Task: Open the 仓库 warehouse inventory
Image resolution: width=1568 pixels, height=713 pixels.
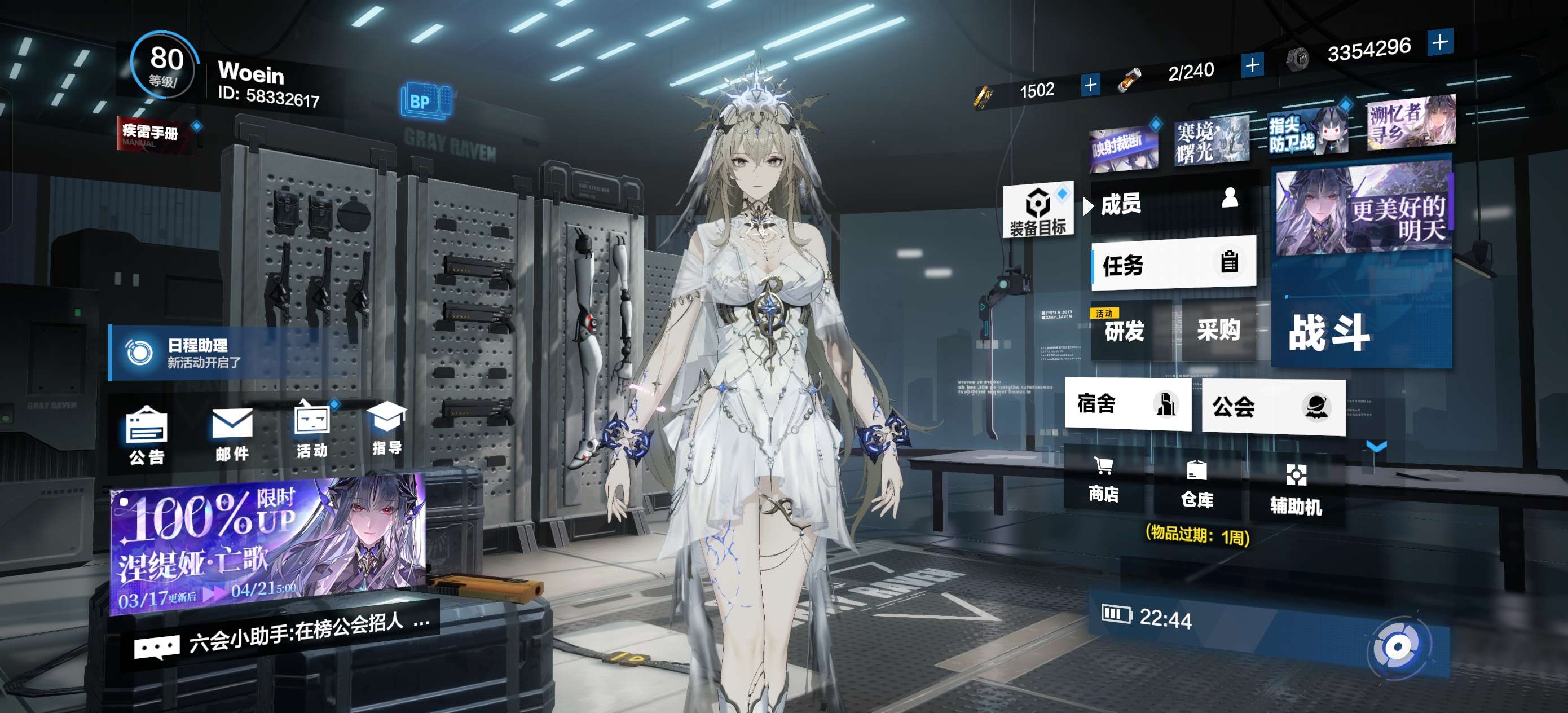Action: [x=1197, y=484]
